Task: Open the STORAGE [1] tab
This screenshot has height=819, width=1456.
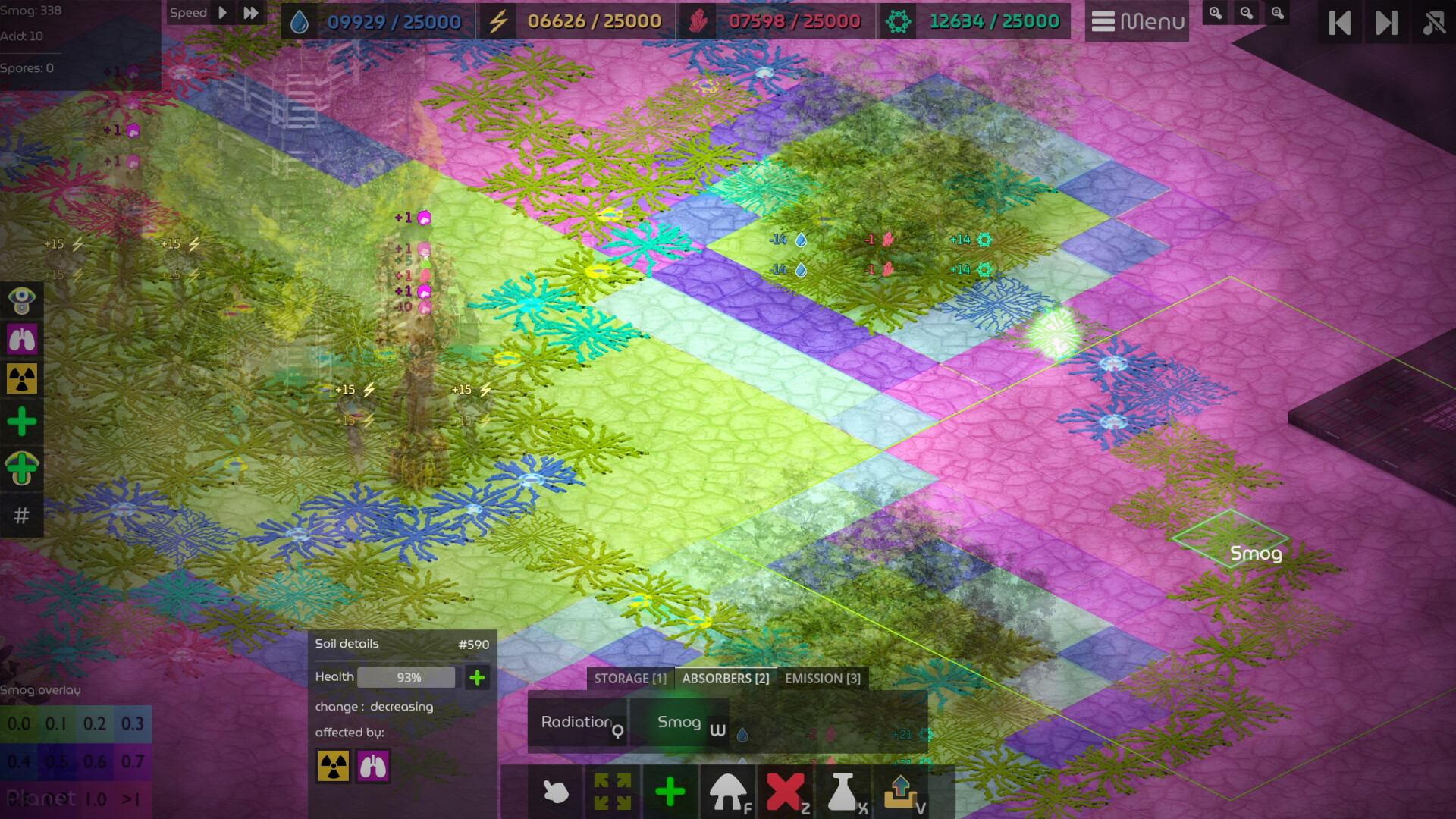Action: click(x=629, y=678)
